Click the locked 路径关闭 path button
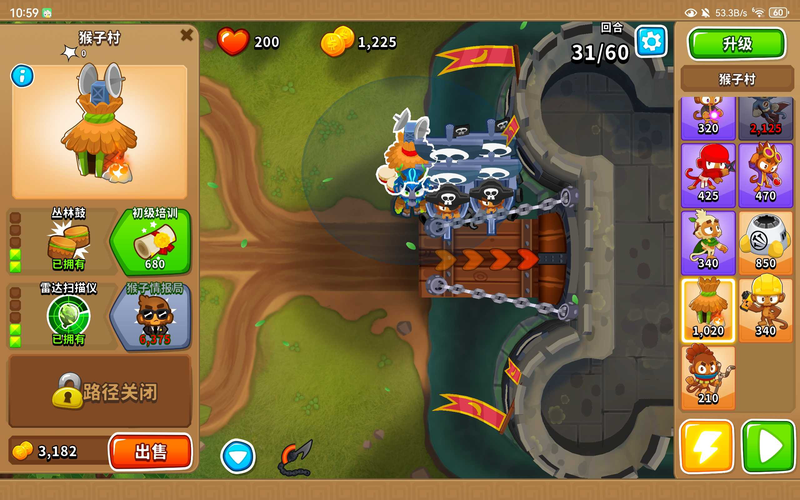 (100, 391)
